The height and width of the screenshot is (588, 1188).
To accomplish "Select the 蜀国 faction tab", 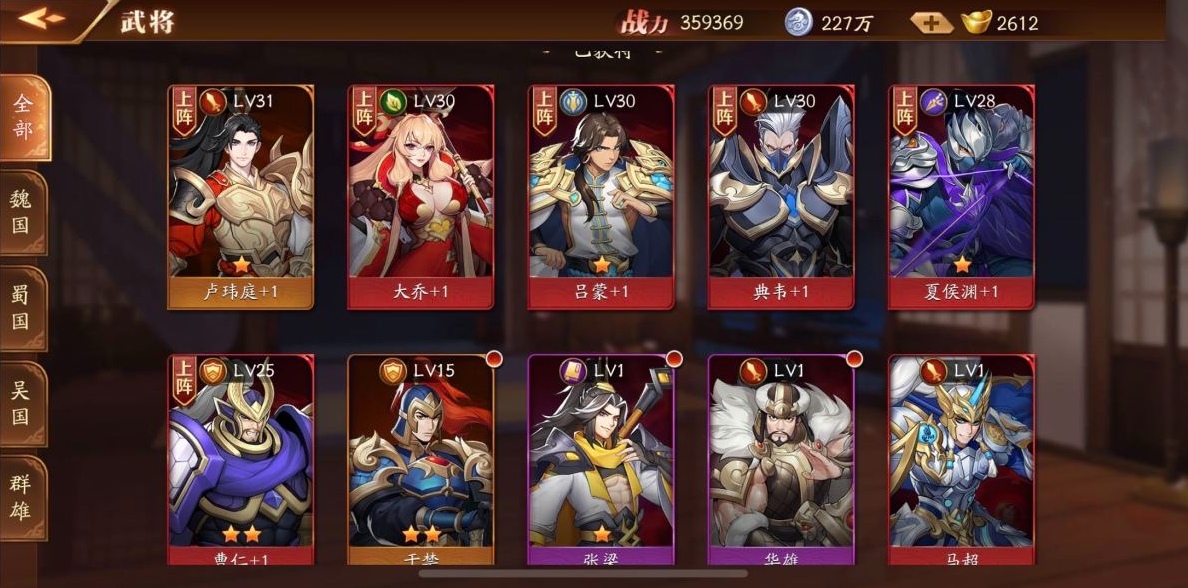I will point(22,308).
